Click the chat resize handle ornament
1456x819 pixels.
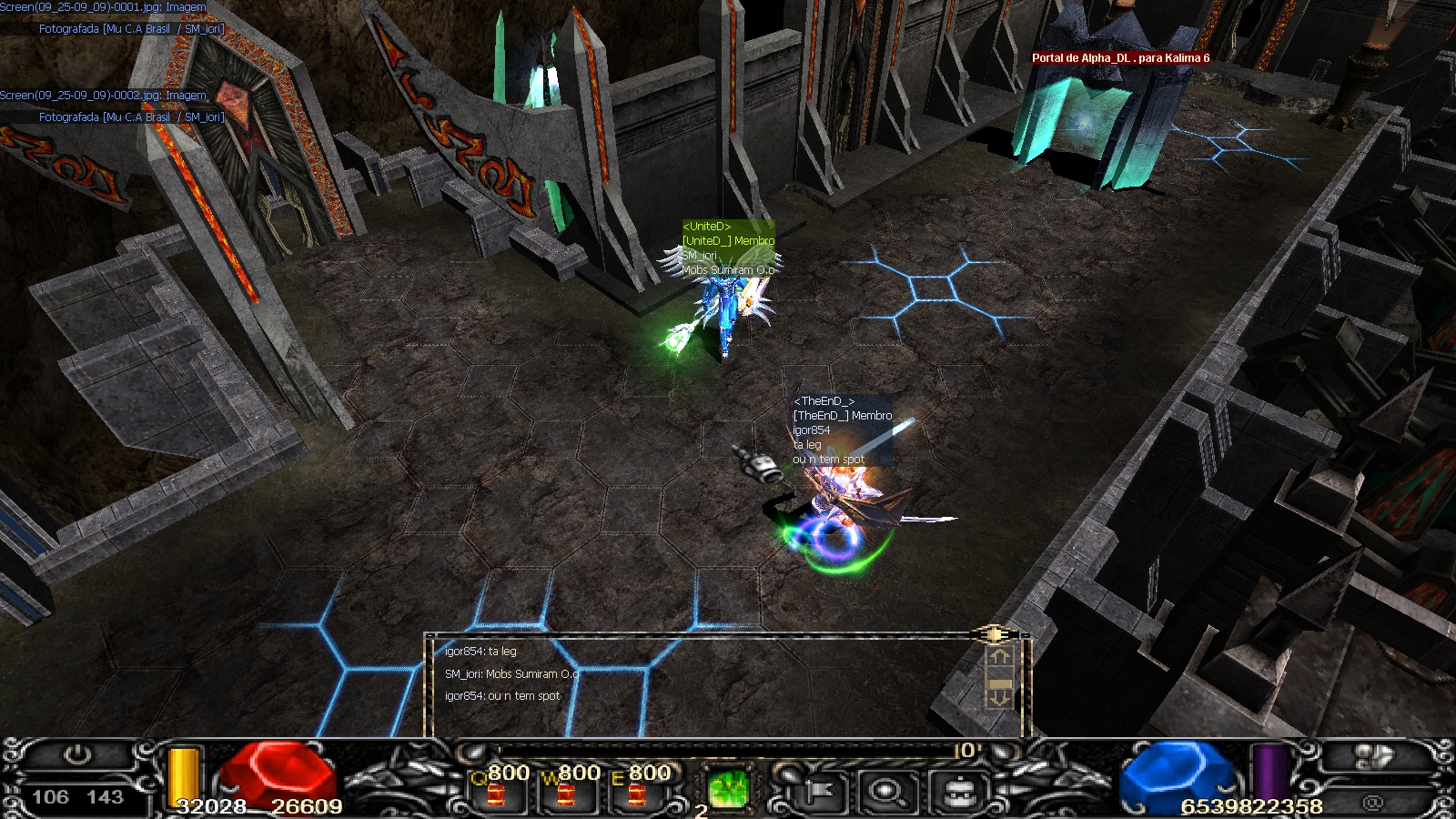(x=995, y=634)
